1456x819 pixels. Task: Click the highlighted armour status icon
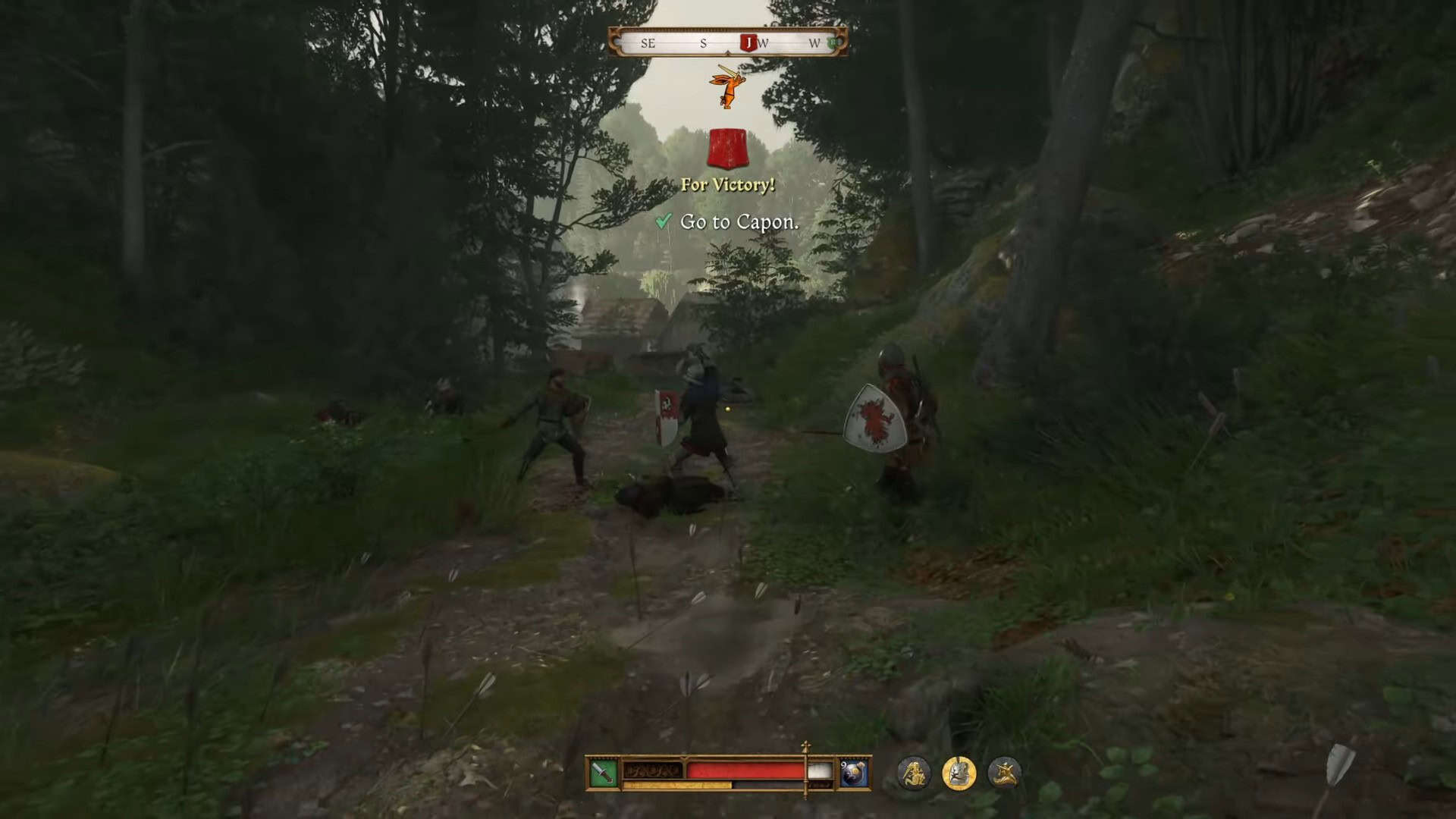tap(959, 773)
